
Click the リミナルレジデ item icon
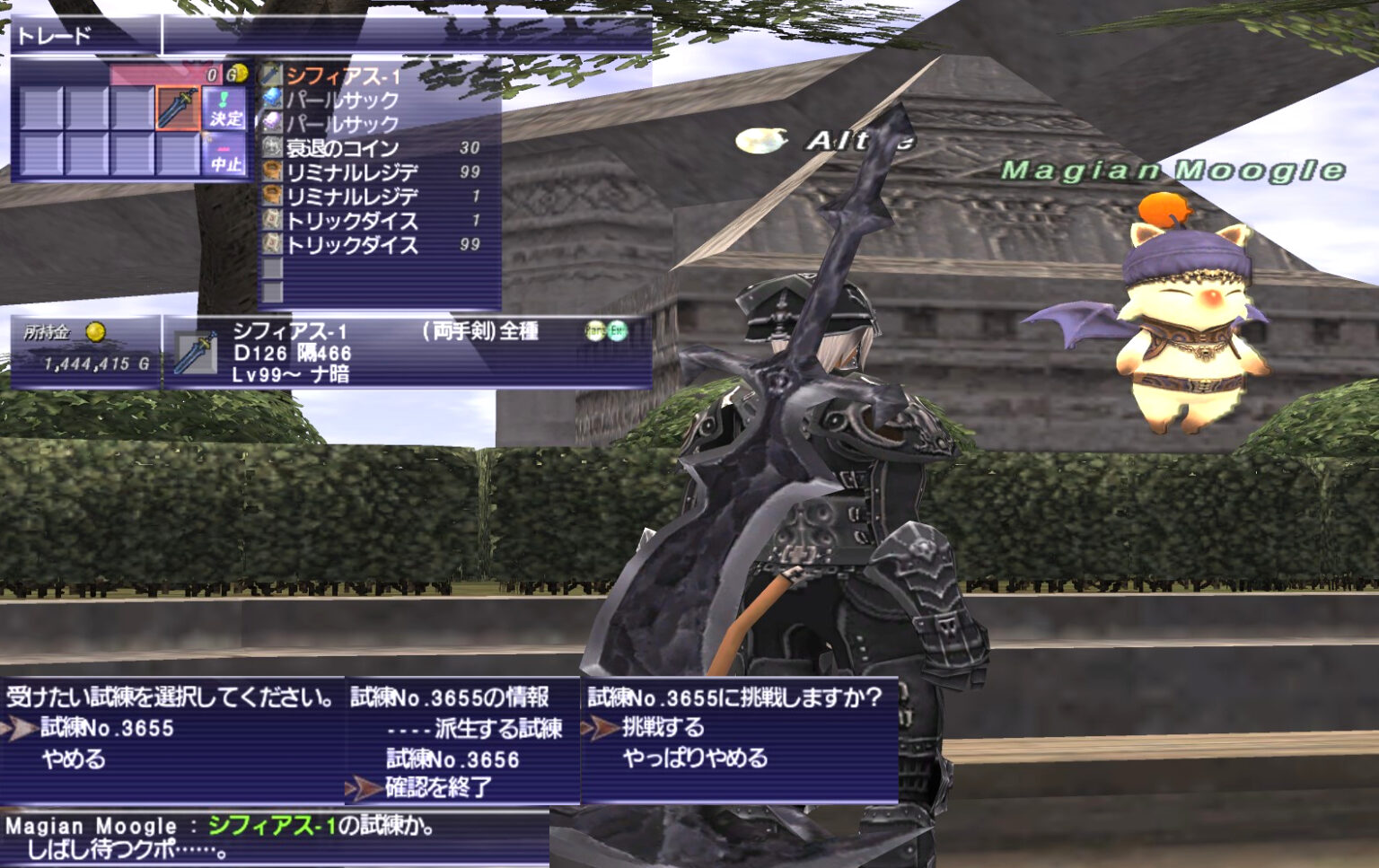pyautogui.click(x=269, y=170)
